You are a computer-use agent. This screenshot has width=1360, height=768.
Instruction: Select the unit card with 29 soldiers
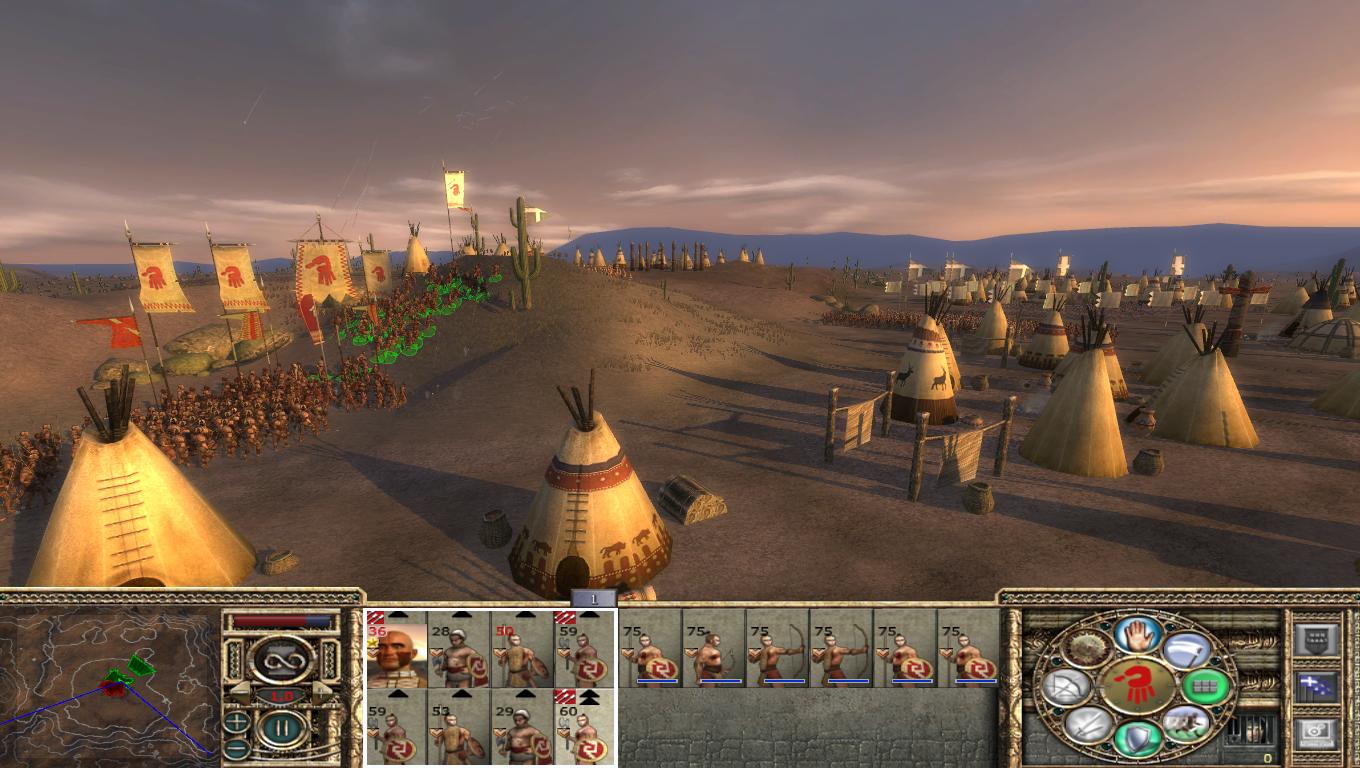tap(521, 726)
